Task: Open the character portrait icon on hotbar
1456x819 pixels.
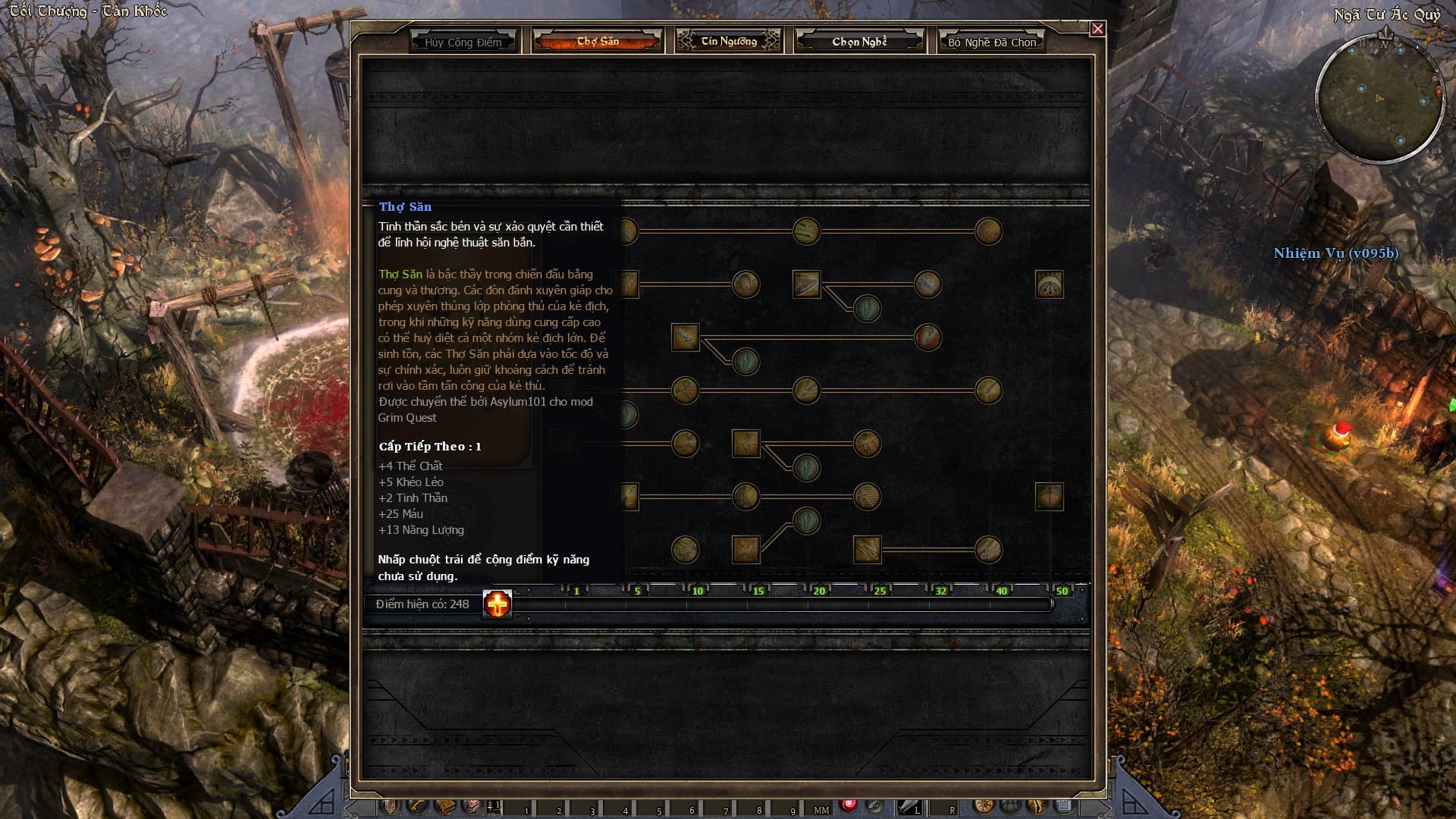Action: click(x=471, y=806)
